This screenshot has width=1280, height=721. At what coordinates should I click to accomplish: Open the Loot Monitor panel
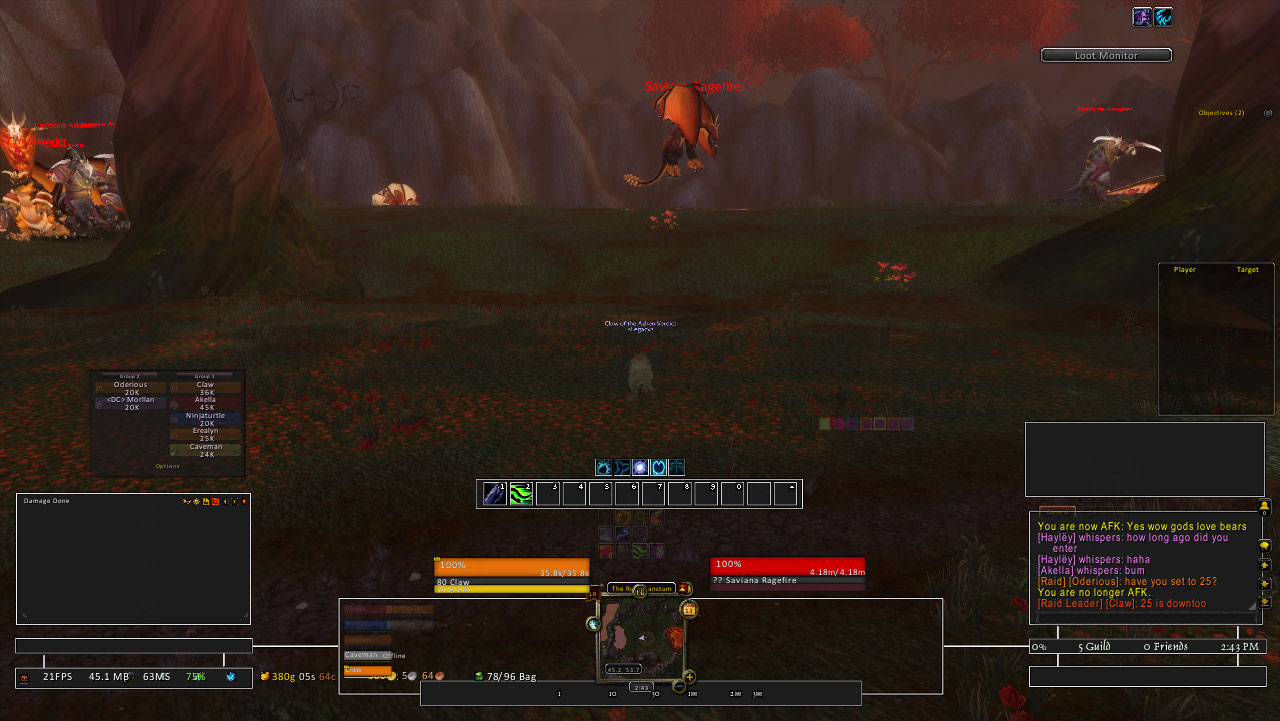[1106, 56]
